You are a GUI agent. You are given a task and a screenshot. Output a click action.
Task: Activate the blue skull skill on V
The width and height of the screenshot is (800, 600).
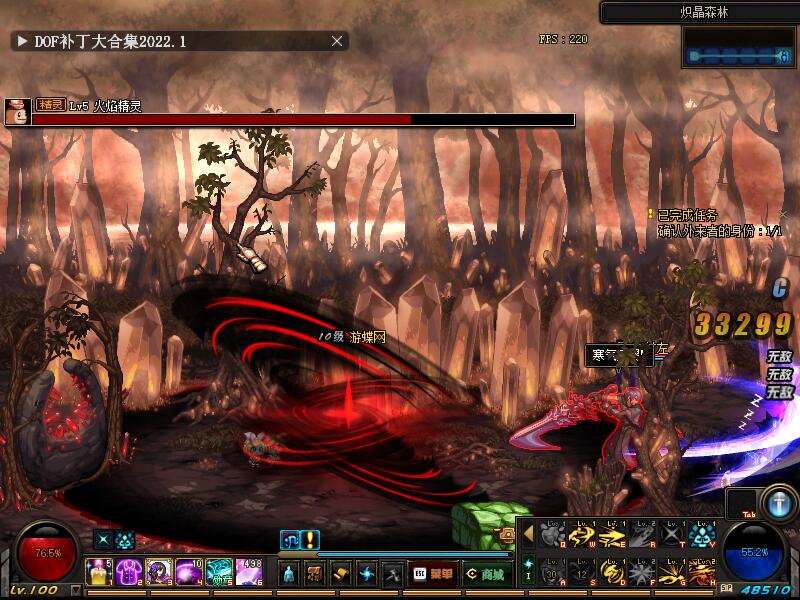point(700,535)
